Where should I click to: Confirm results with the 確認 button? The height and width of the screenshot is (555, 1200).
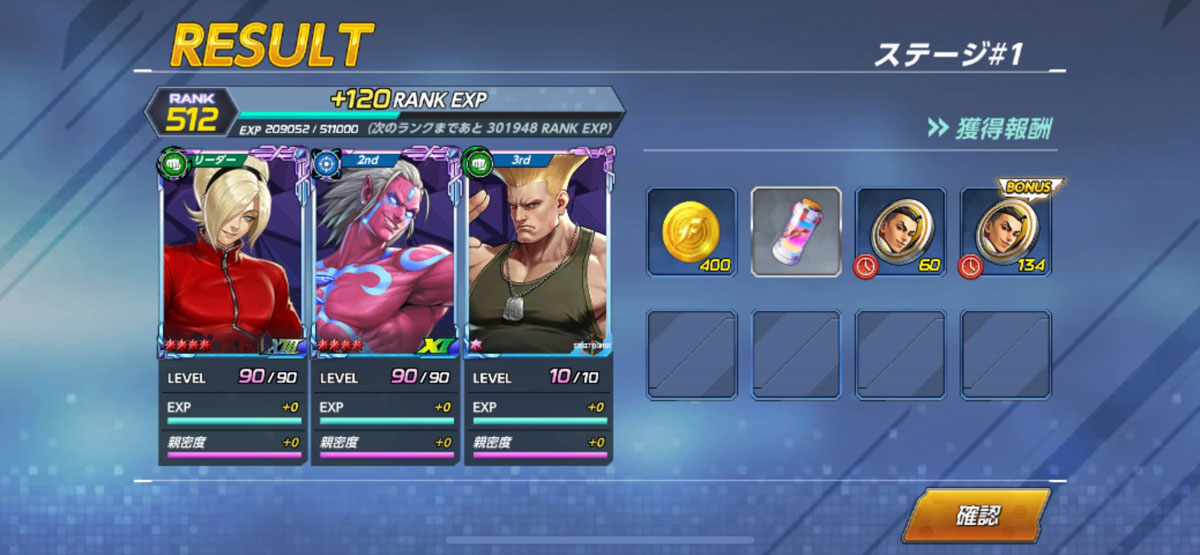point(977,516)
